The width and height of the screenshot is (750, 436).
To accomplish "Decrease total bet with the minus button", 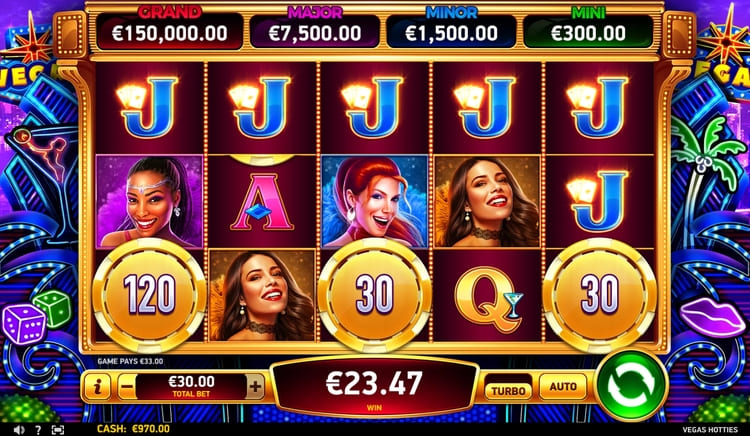I will click(126, 386).
